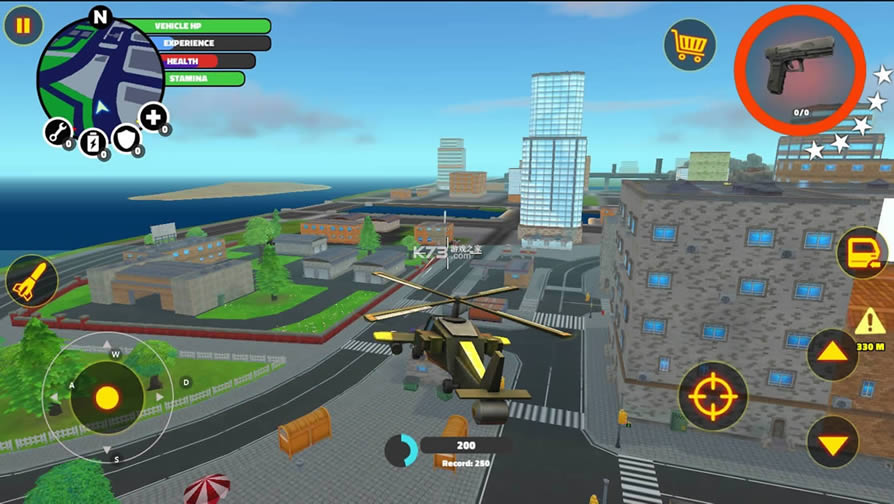Tap the virtual movement joystick

pos(107,397)
